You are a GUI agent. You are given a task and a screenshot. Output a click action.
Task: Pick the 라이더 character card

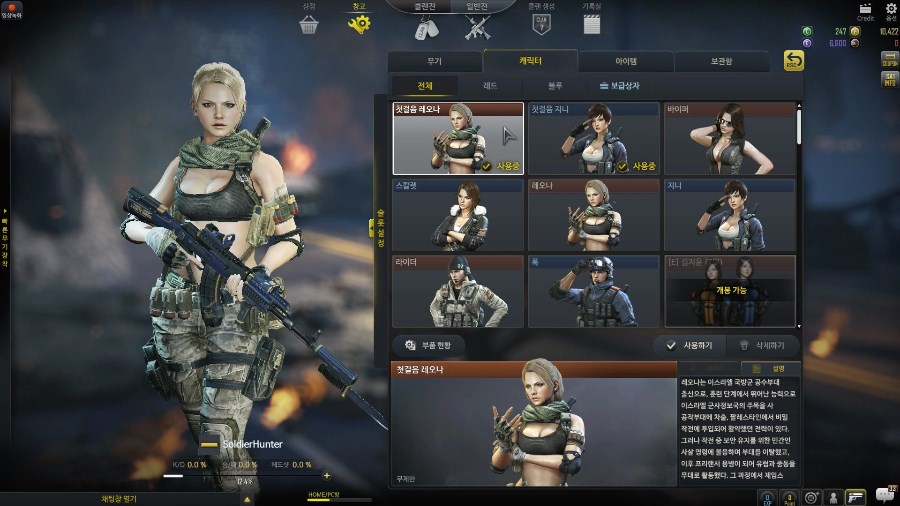pos(457,291)
